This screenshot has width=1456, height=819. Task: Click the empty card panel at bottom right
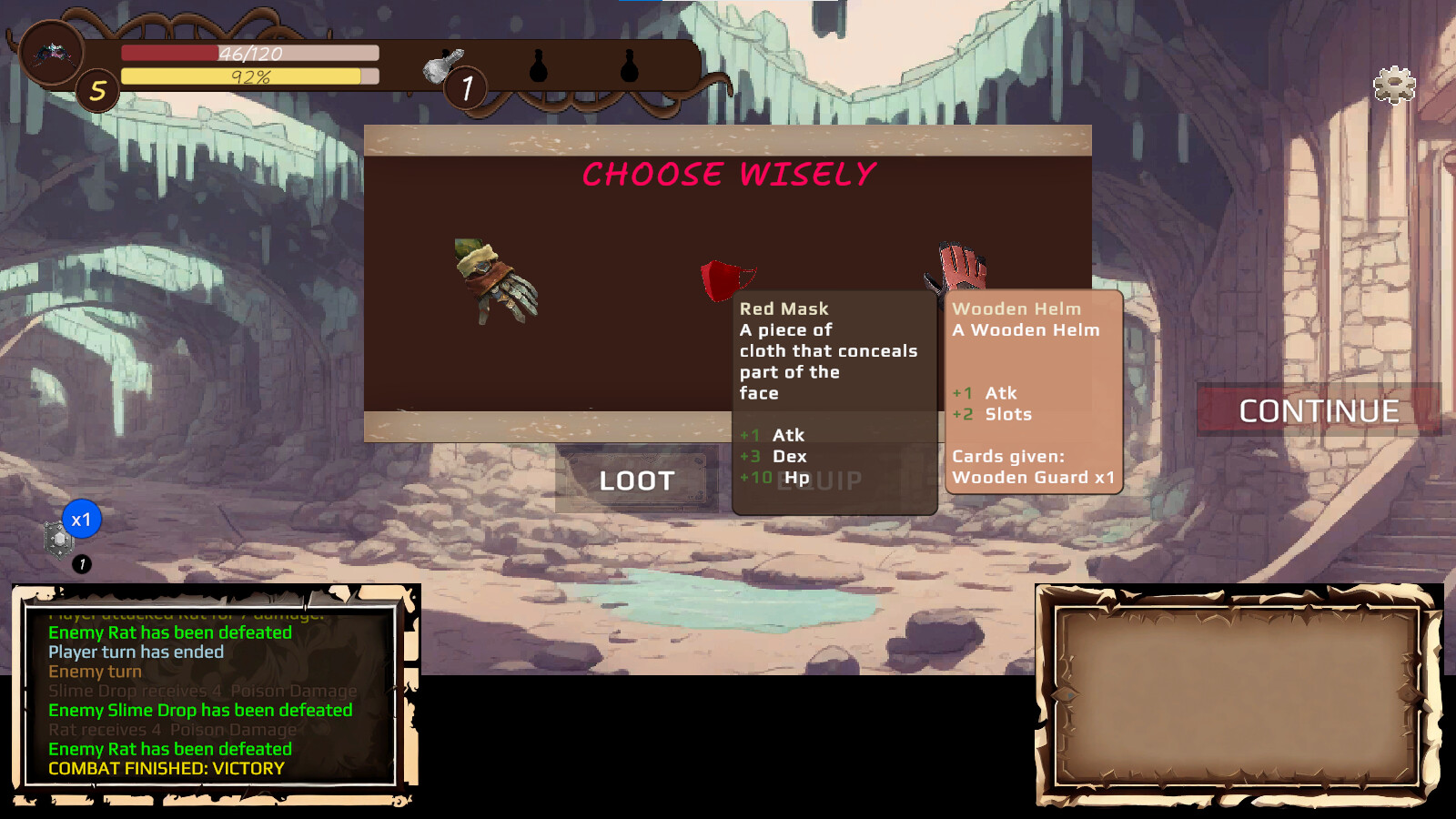pos(1238,698)
